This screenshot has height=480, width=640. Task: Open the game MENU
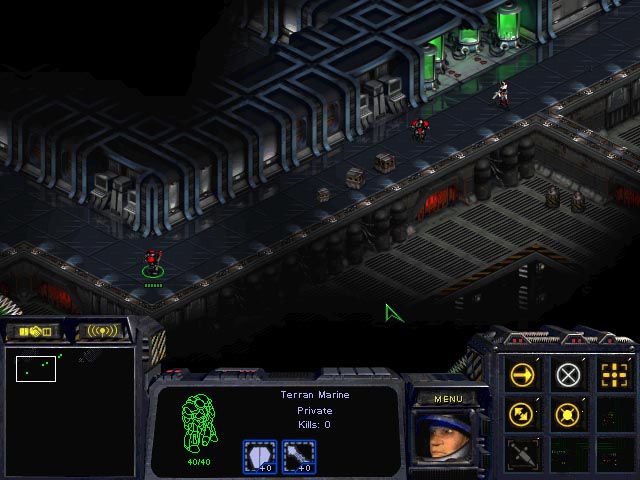point(448,399)
